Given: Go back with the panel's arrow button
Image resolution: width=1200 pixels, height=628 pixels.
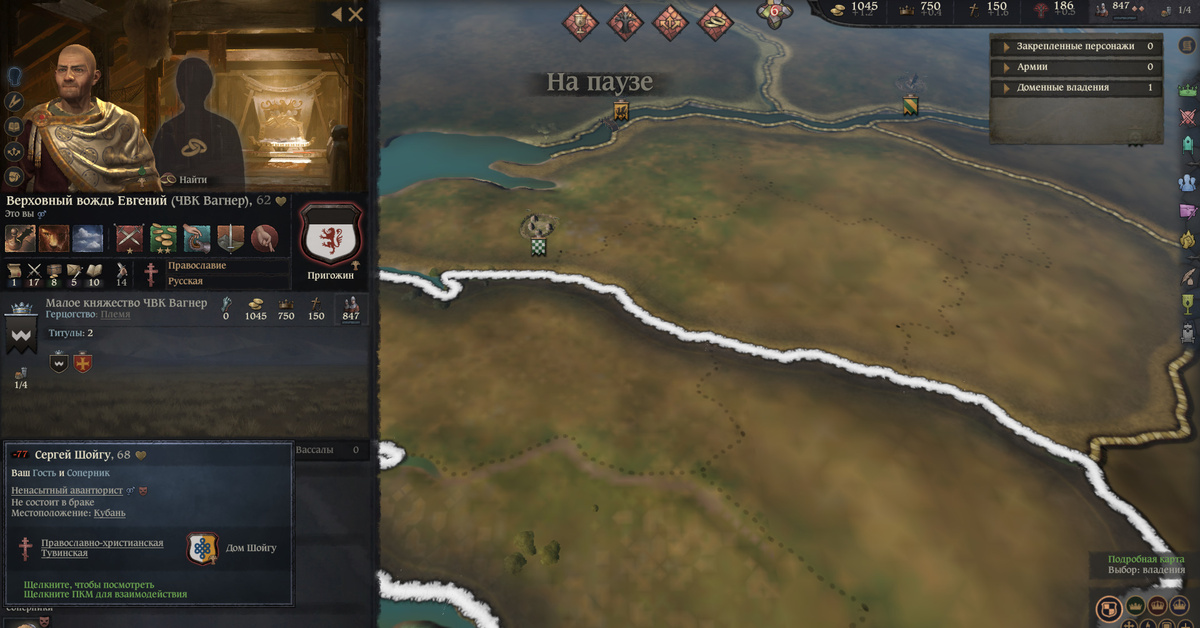Looking at the screenshot, I should tap(336, 14).
